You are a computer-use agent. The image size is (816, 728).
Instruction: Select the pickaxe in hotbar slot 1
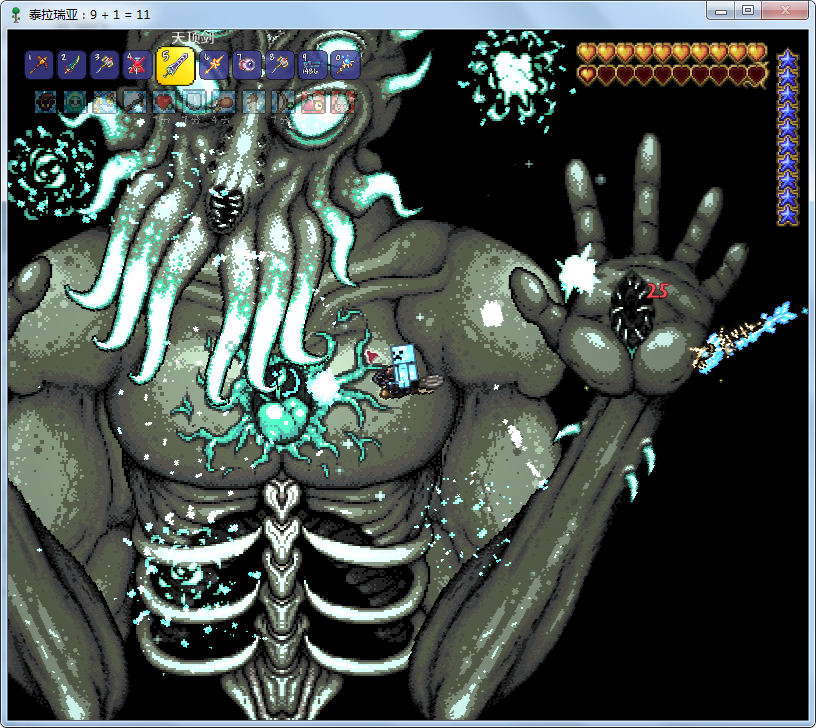pos(39,65)
